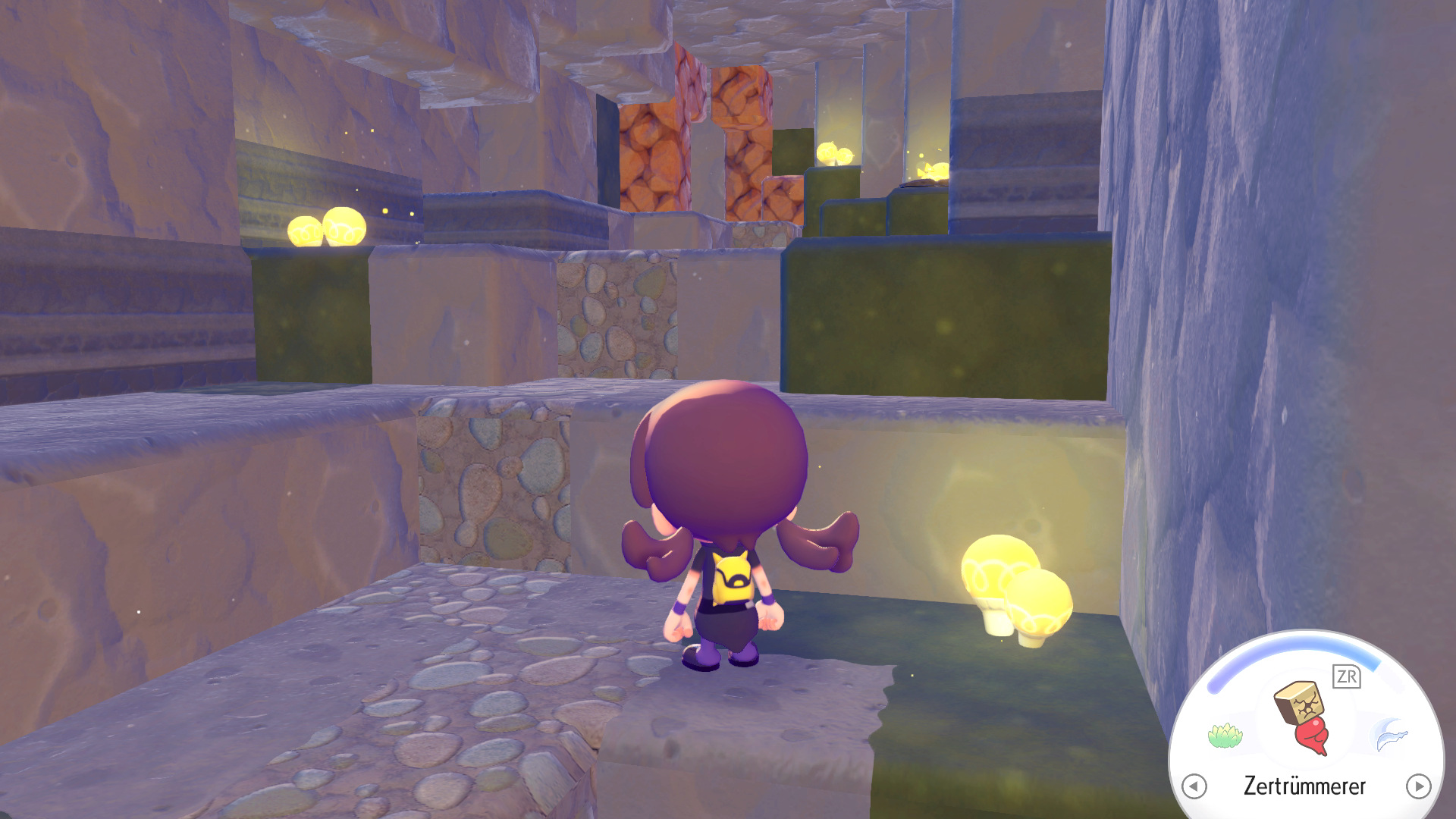Cycle to the next move with right arrow
This screenshot has width=1456, height=819.
pyautogui.click(x=1418, y=786)
